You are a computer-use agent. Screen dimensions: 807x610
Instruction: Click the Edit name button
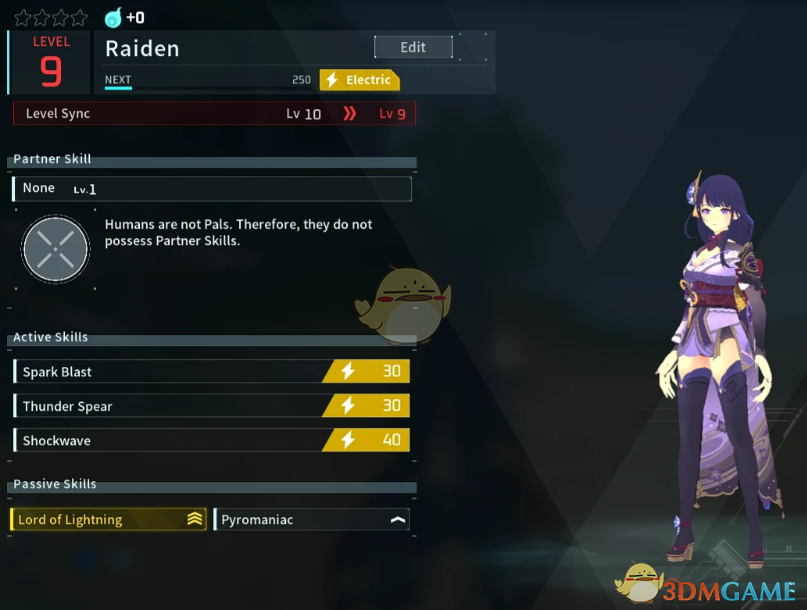[x=413, y=47]
